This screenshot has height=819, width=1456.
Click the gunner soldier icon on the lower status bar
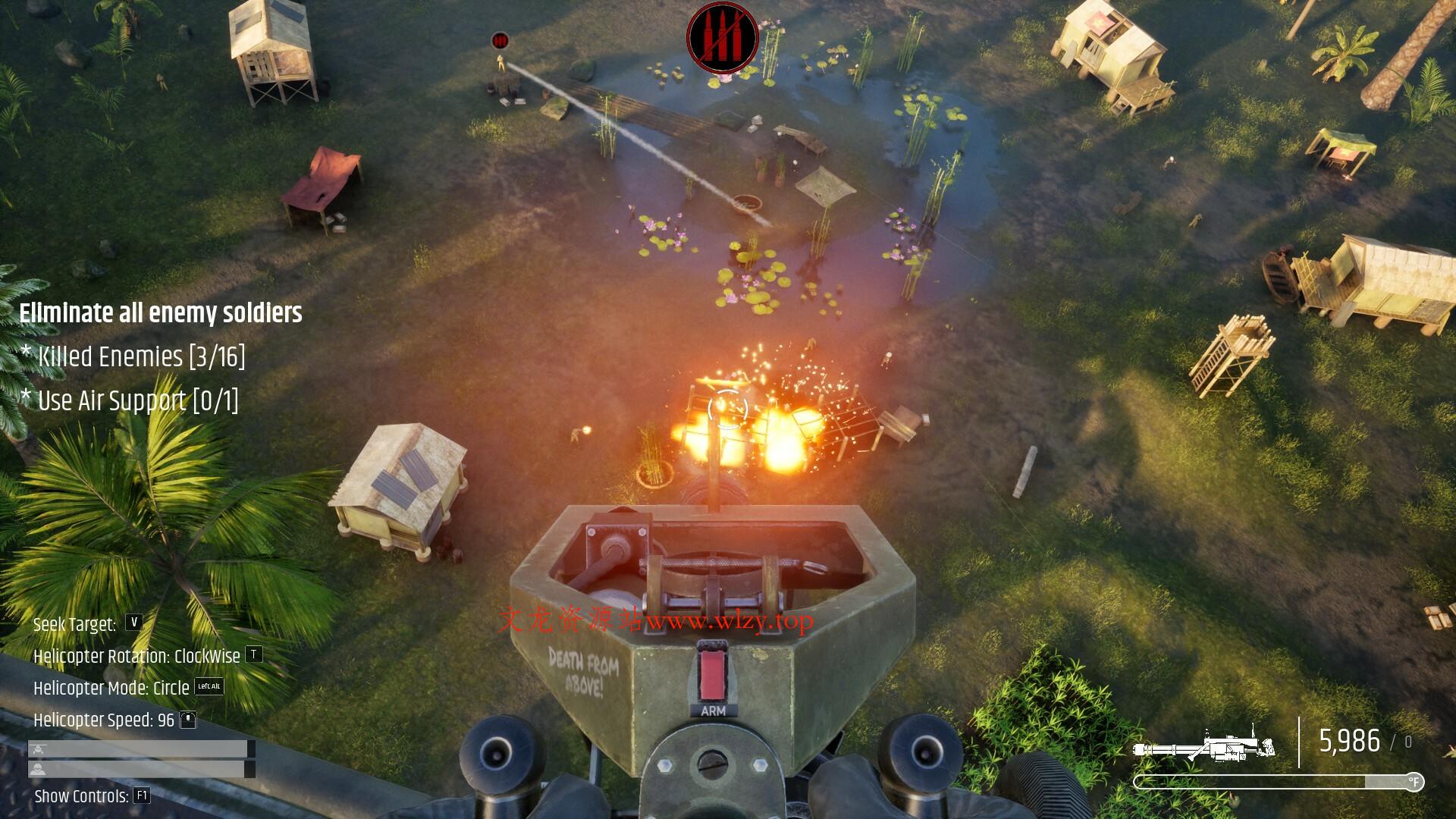pos(38,770)
